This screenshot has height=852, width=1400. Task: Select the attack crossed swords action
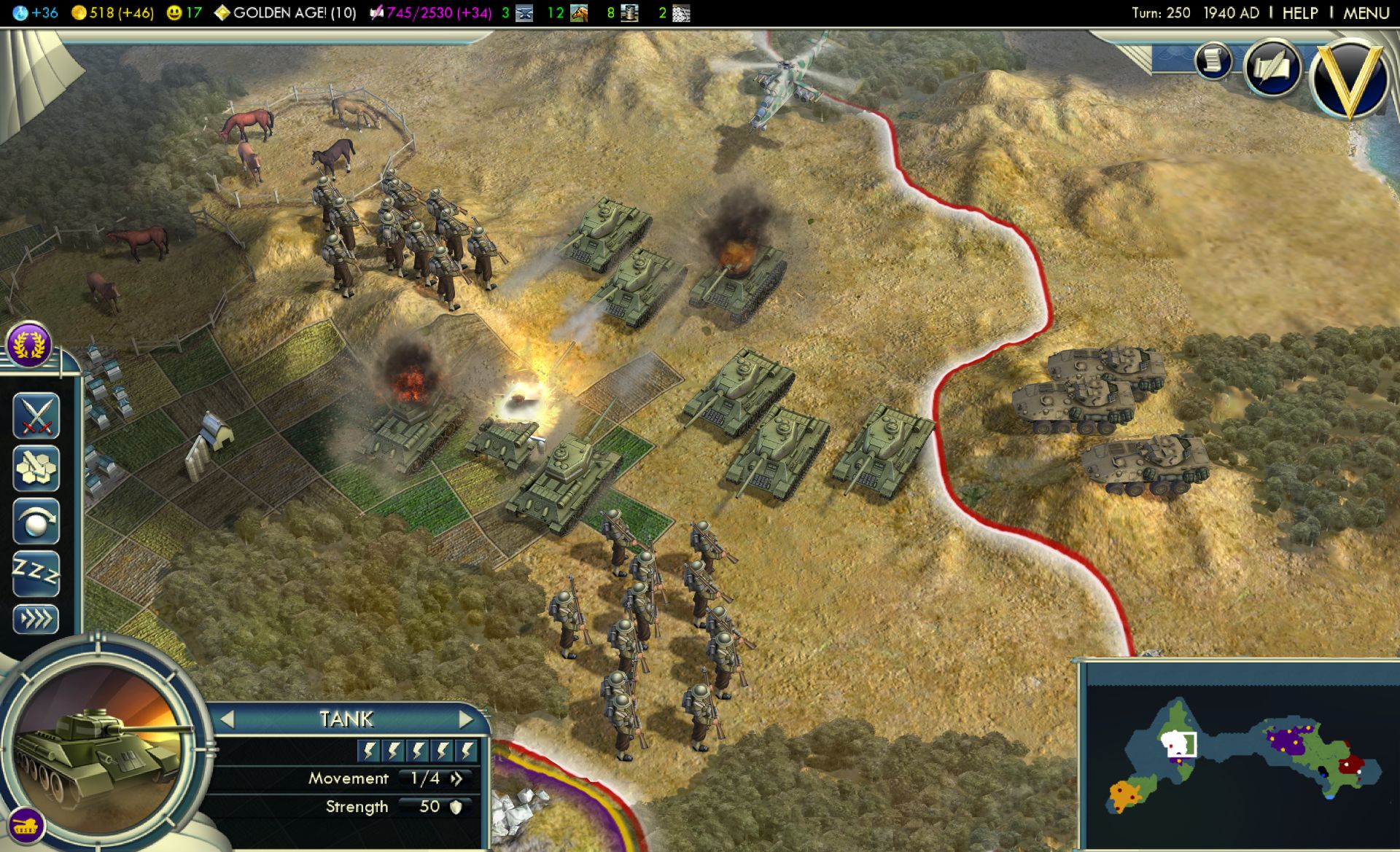point(36,415)
